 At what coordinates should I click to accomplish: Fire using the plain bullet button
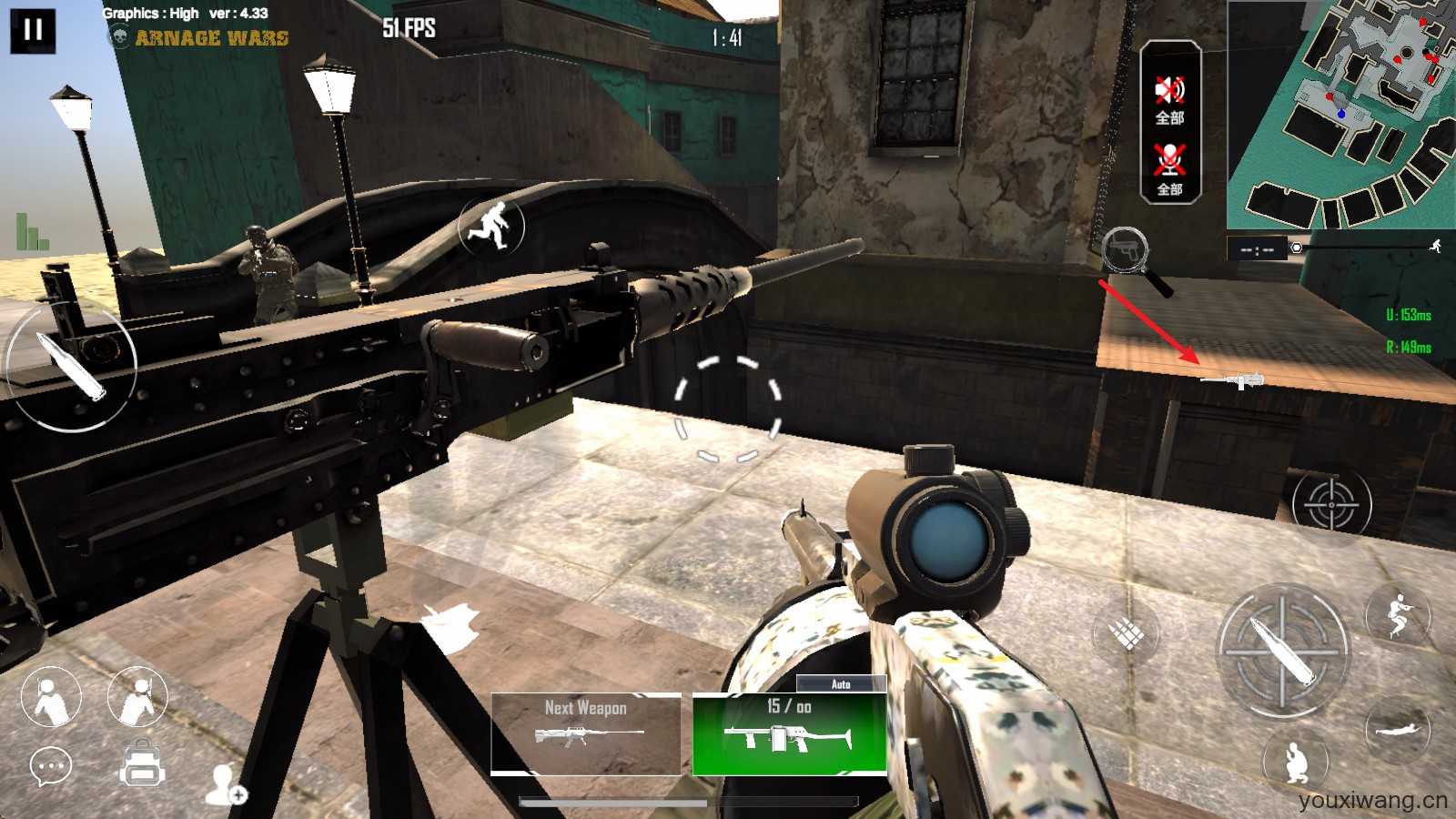pos(70,366)
